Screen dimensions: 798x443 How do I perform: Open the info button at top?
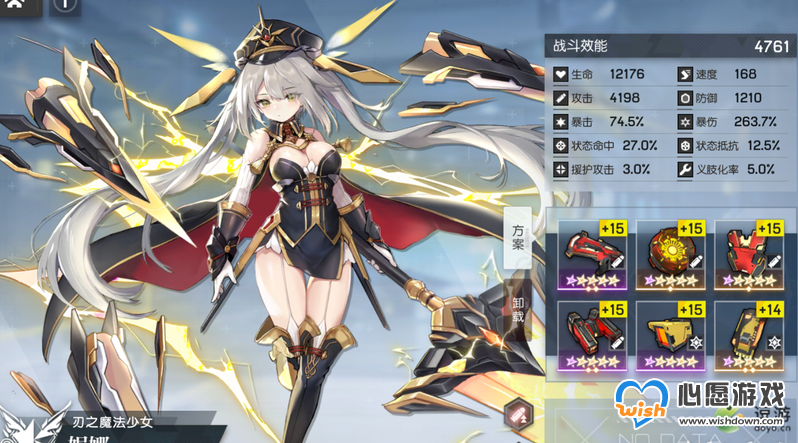point(63,5)
